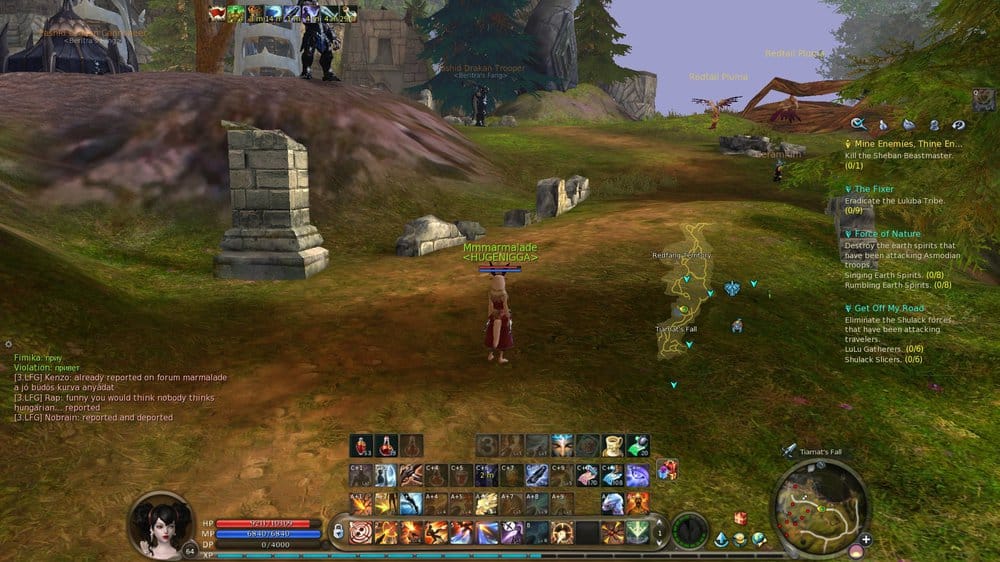Zoom in with the minimap plus button

pos(866,540)
